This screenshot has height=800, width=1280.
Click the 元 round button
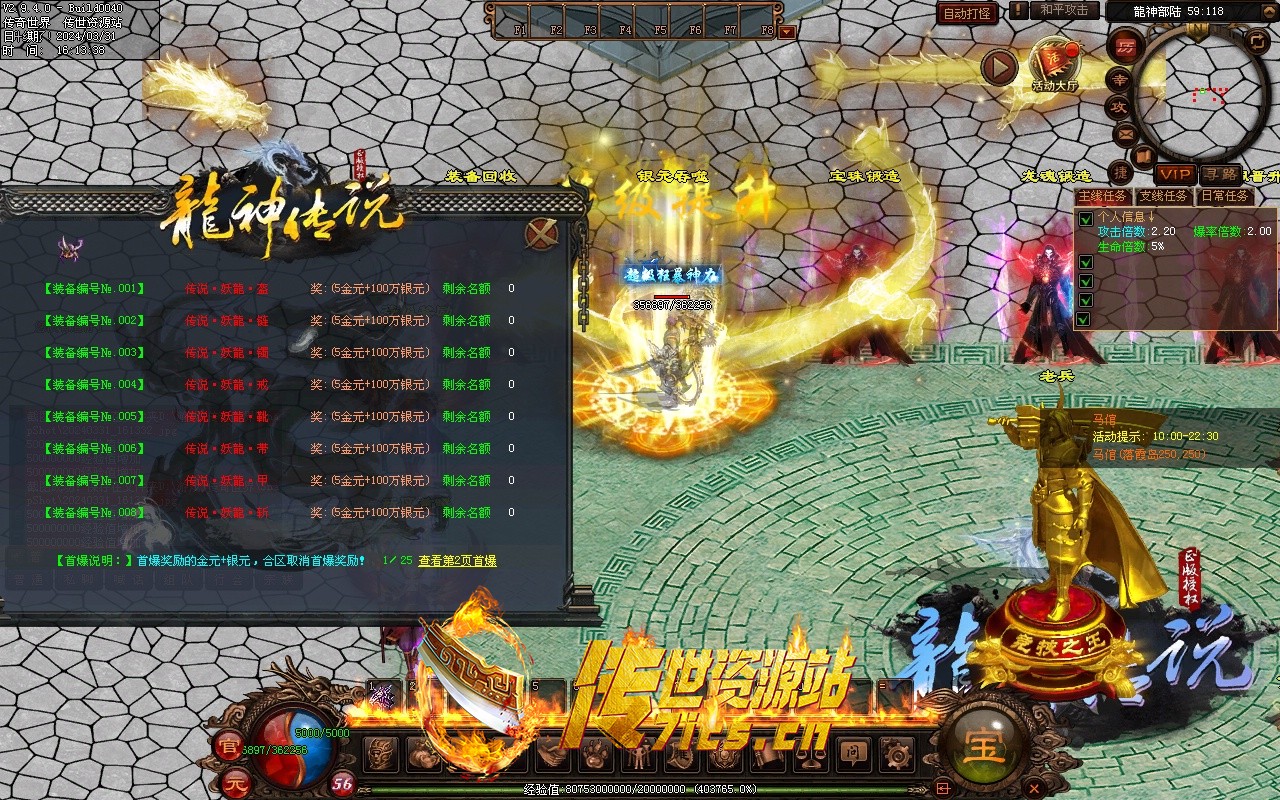coord(234,779)
